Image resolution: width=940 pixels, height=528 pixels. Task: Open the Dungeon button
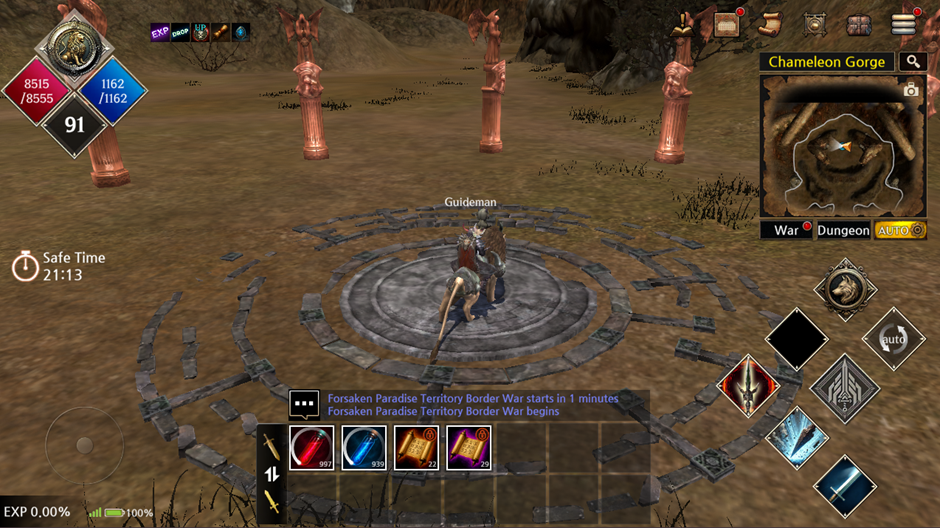843,231
